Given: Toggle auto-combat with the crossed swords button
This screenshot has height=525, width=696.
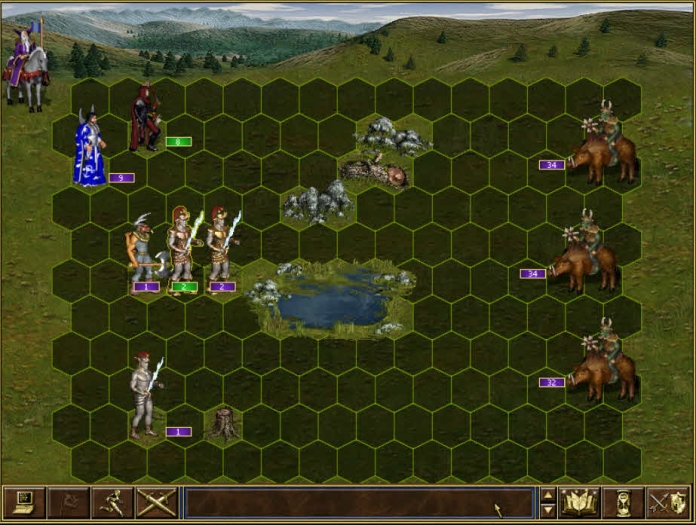Looking at the screenshot, I should 156,502.
